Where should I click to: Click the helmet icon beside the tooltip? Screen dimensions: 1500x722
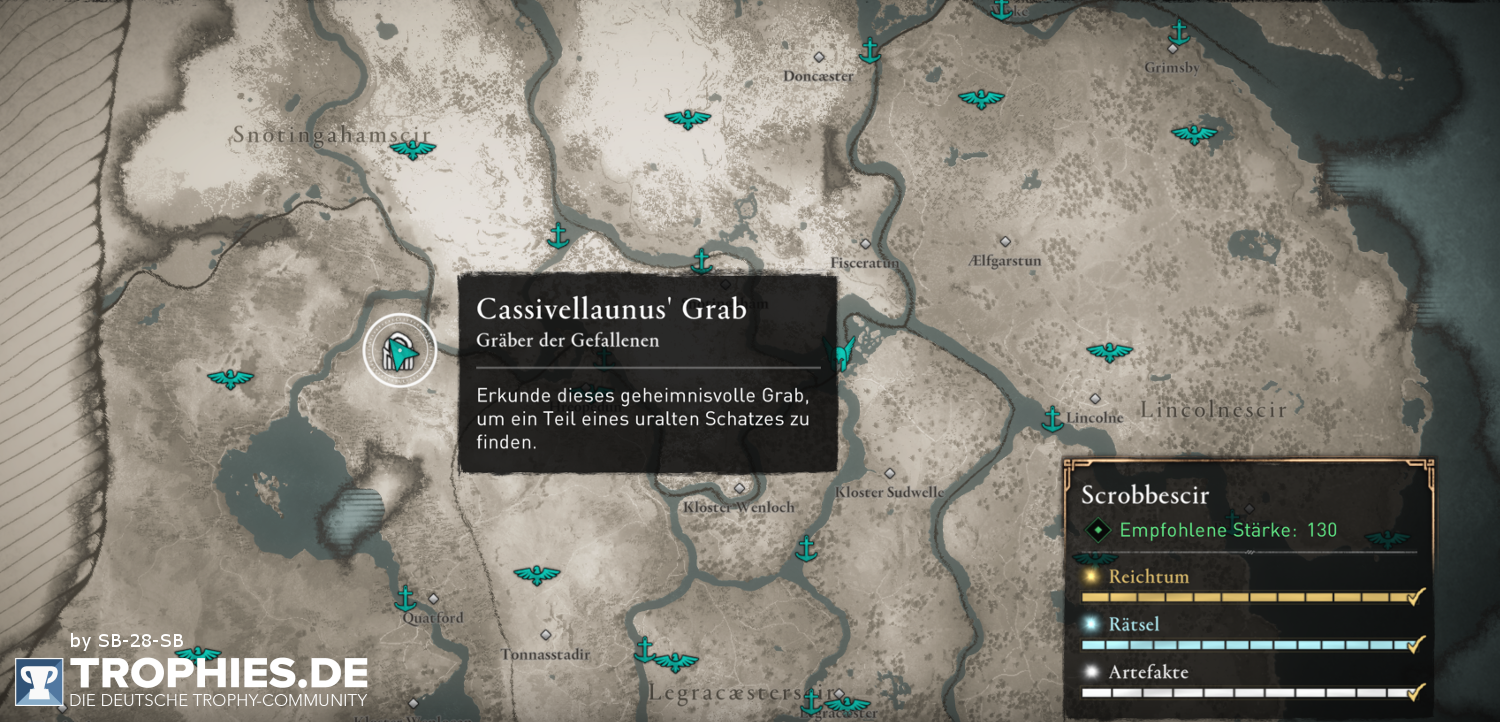(x=843, y=353)
